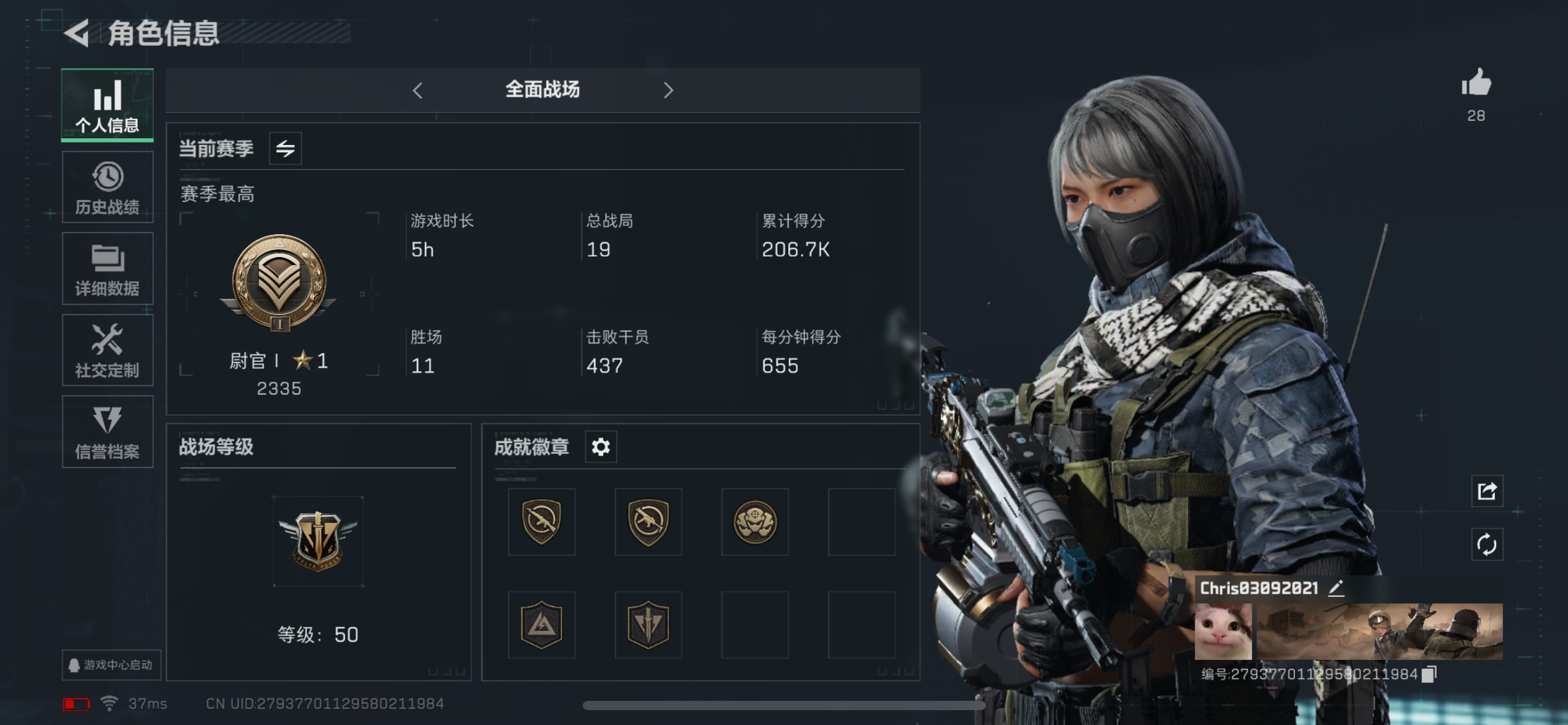This screenshot has width=1568, height=725.
Task: Share the character profile
Action: pyautogui.click(x=1487, y=491)
